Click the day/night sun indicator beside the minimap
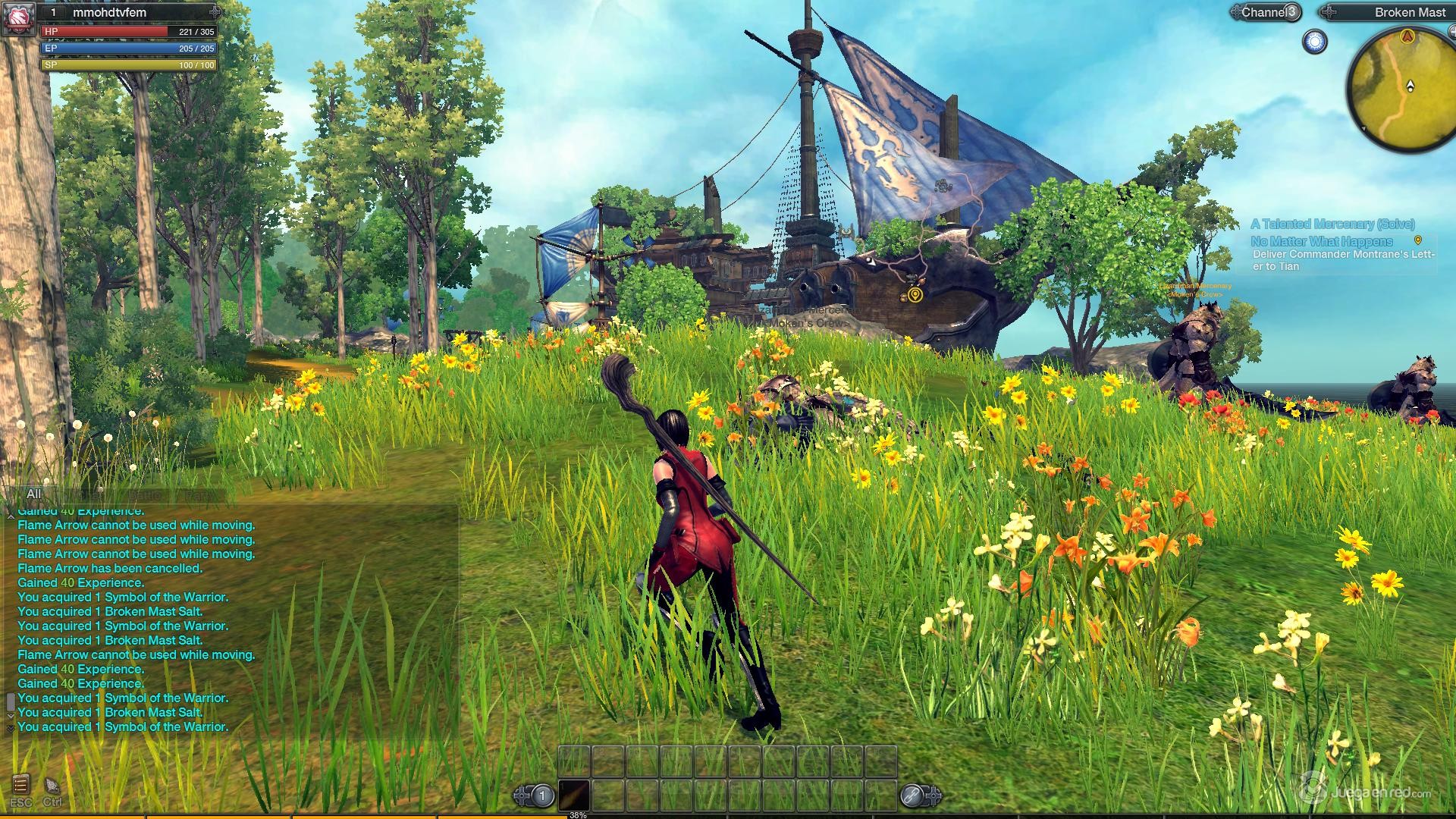The width and height of the screenshot is (1456, 819). coord(1314,42)
